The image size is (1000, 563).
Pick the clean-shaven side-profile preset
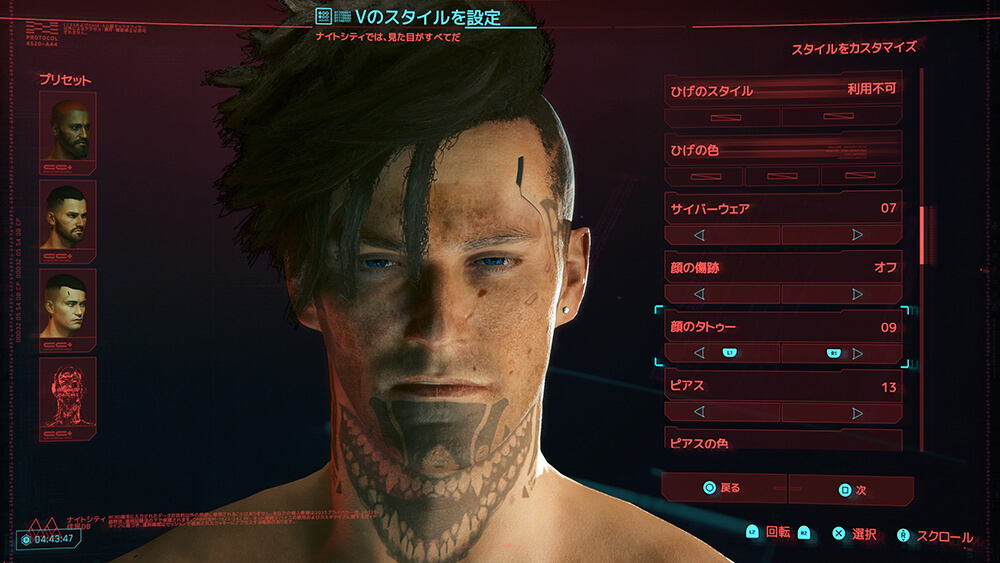[x=68, y=304]
